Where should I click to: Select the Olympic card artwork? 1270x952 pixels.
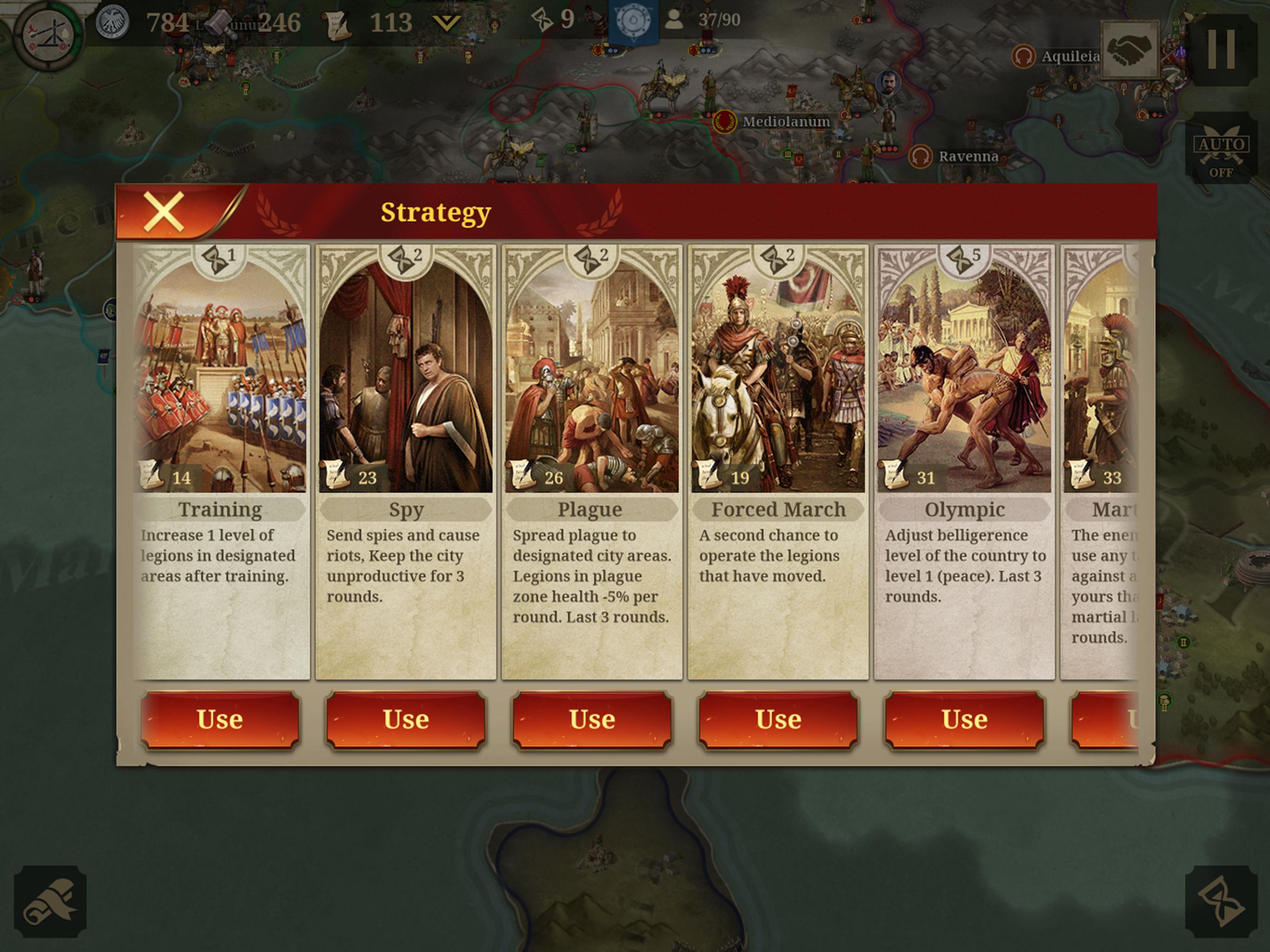(x=964, y=373)
